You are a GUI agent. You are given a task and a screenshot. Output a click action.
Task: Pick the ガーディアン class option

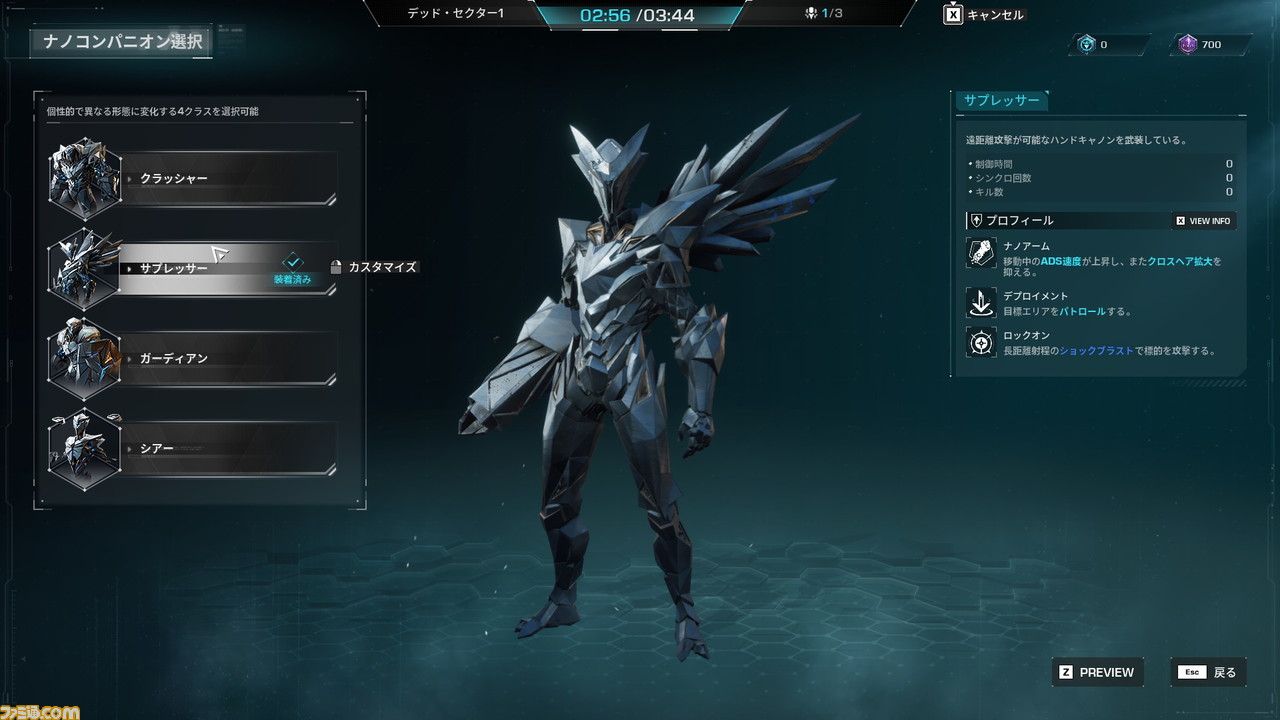[x=230, y=358]
